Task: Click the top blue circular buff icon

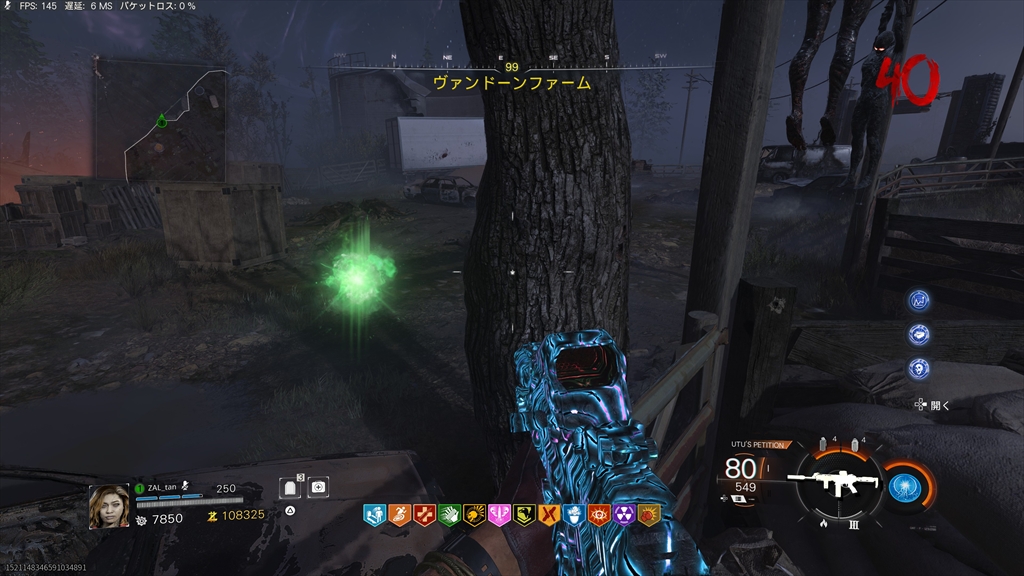Action: coord(918,299)
